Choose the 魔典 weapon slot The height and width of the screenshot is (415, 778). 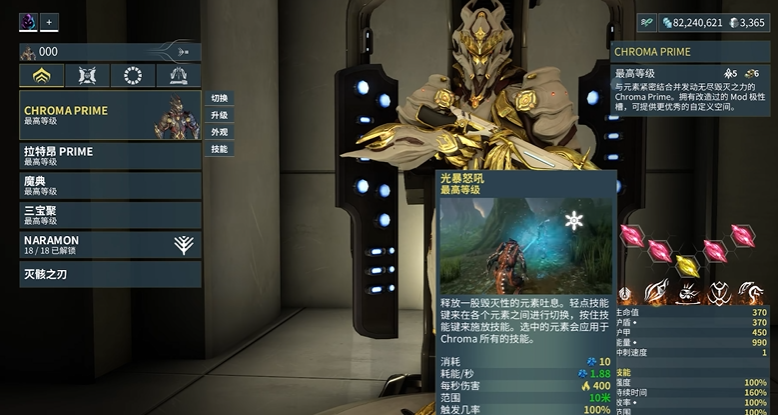click(x=110, y=185)
